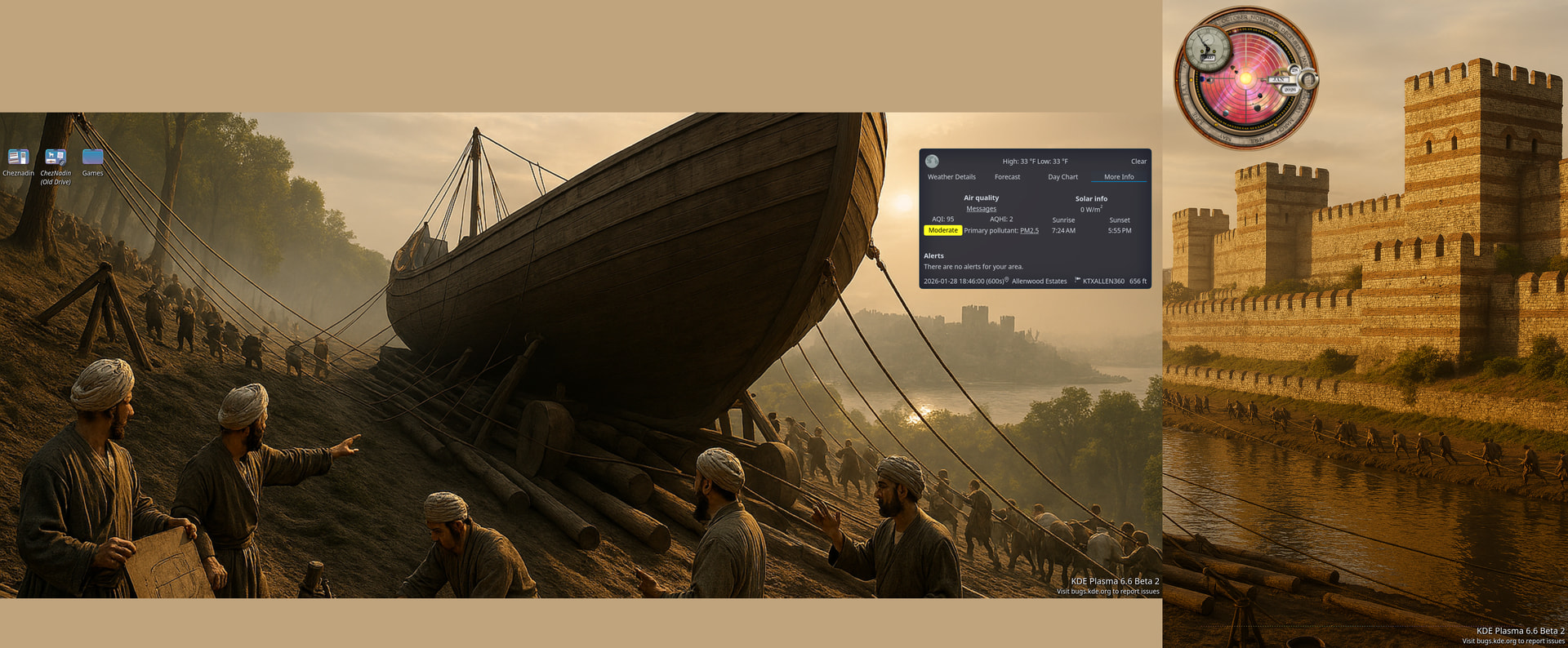Screen dimensions: 1568x648
Task: Click the small clock face on the orrery widget
Action: [1208, 48]
